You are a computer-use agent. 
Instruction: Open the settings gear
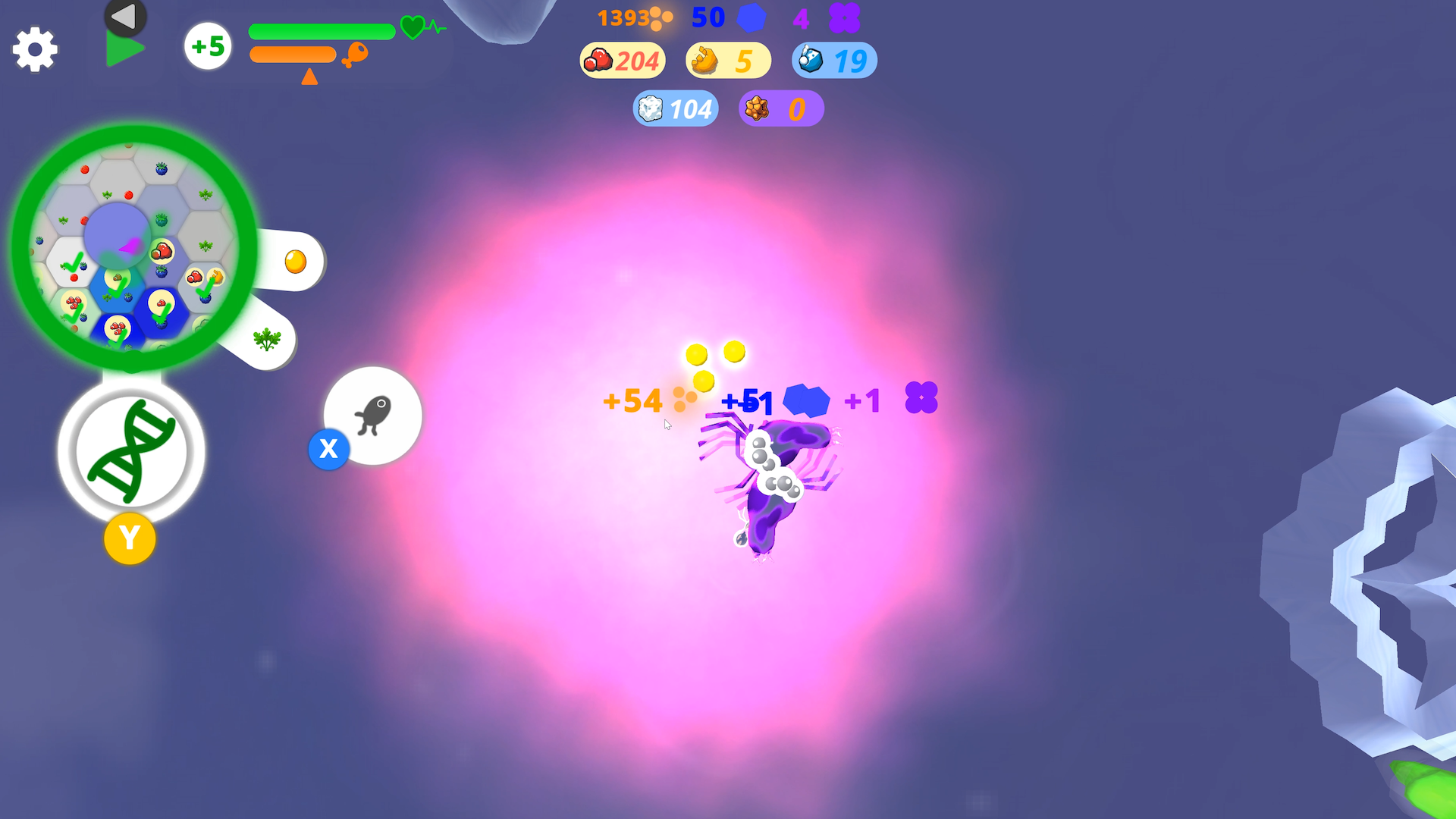click(34, 49)
